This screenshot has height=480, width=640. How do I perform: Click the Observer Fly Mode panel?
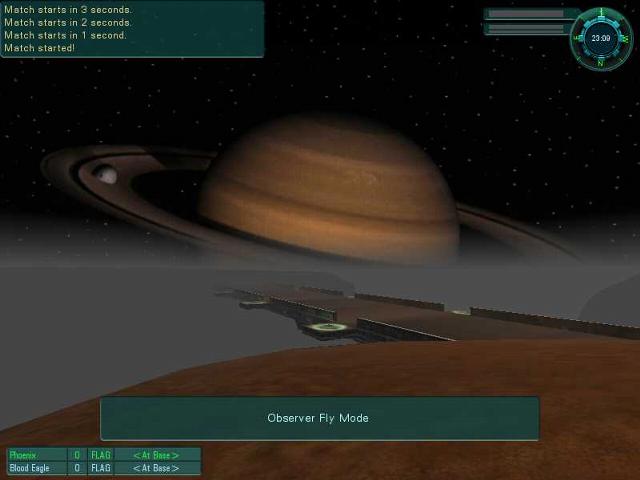319,418
